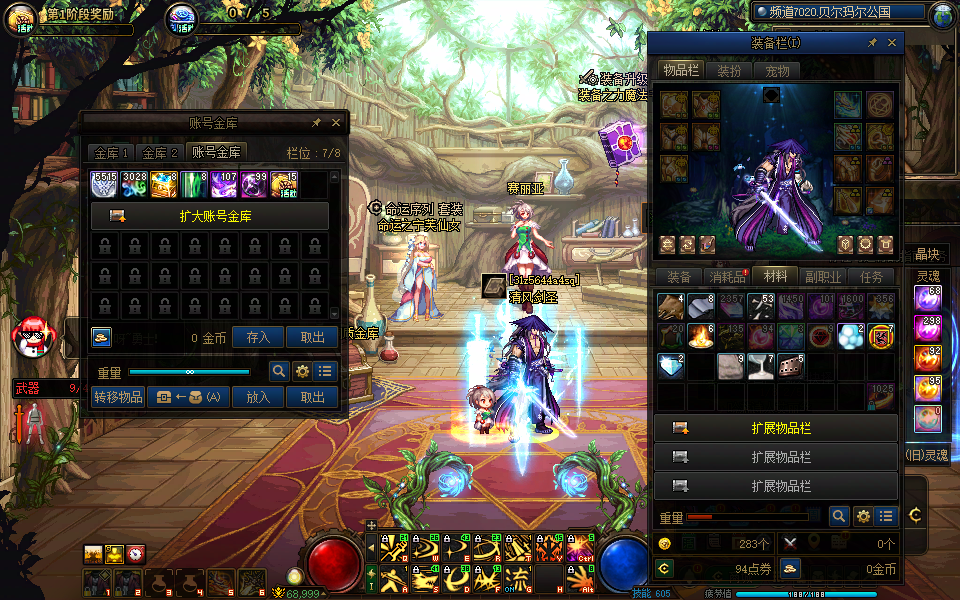Switch inventory to the 消耗品 tab

pyautogui.click(x=727, y=277)
